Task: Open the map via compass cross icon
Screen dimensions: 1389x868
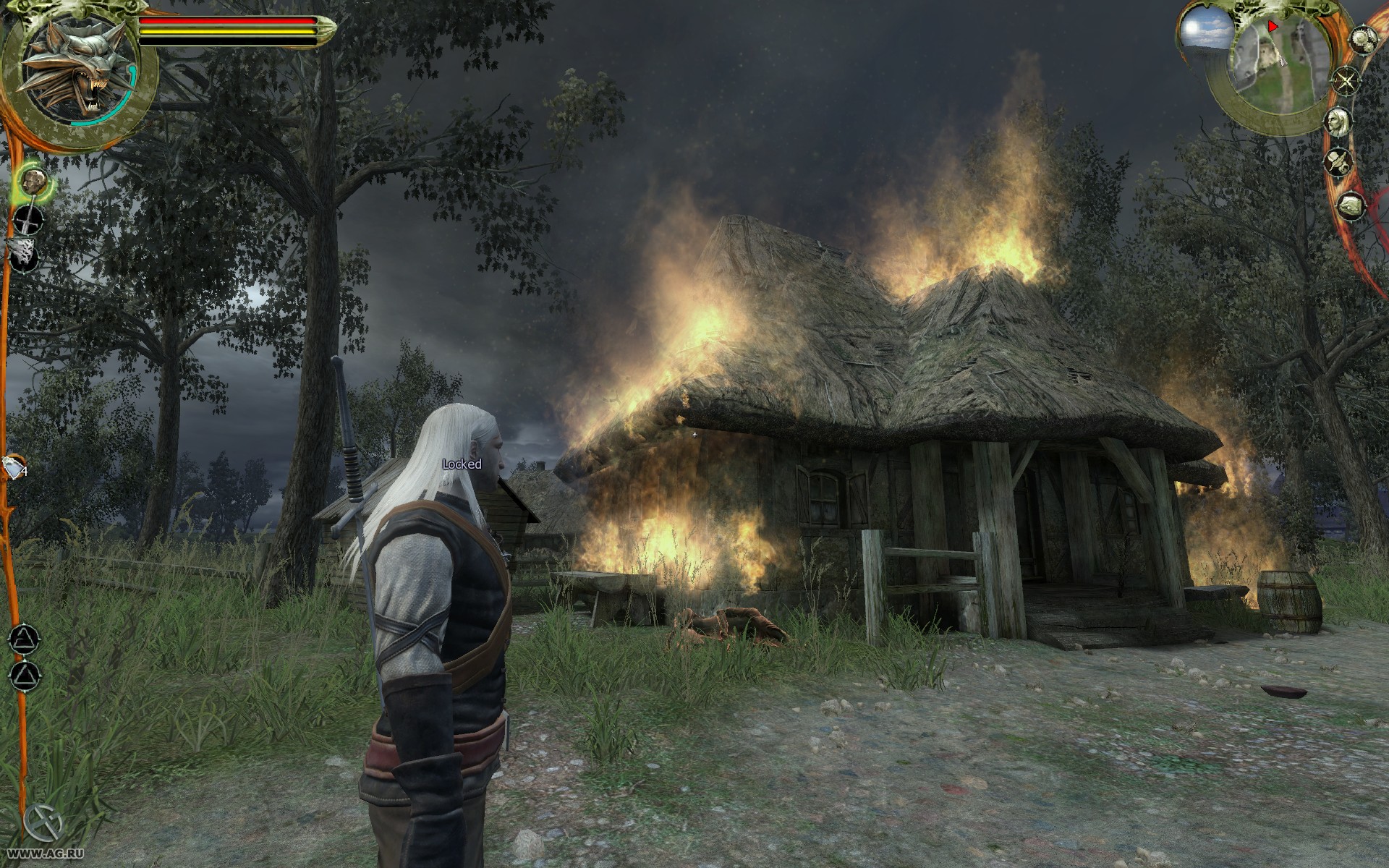Action: click(1346, 80)
